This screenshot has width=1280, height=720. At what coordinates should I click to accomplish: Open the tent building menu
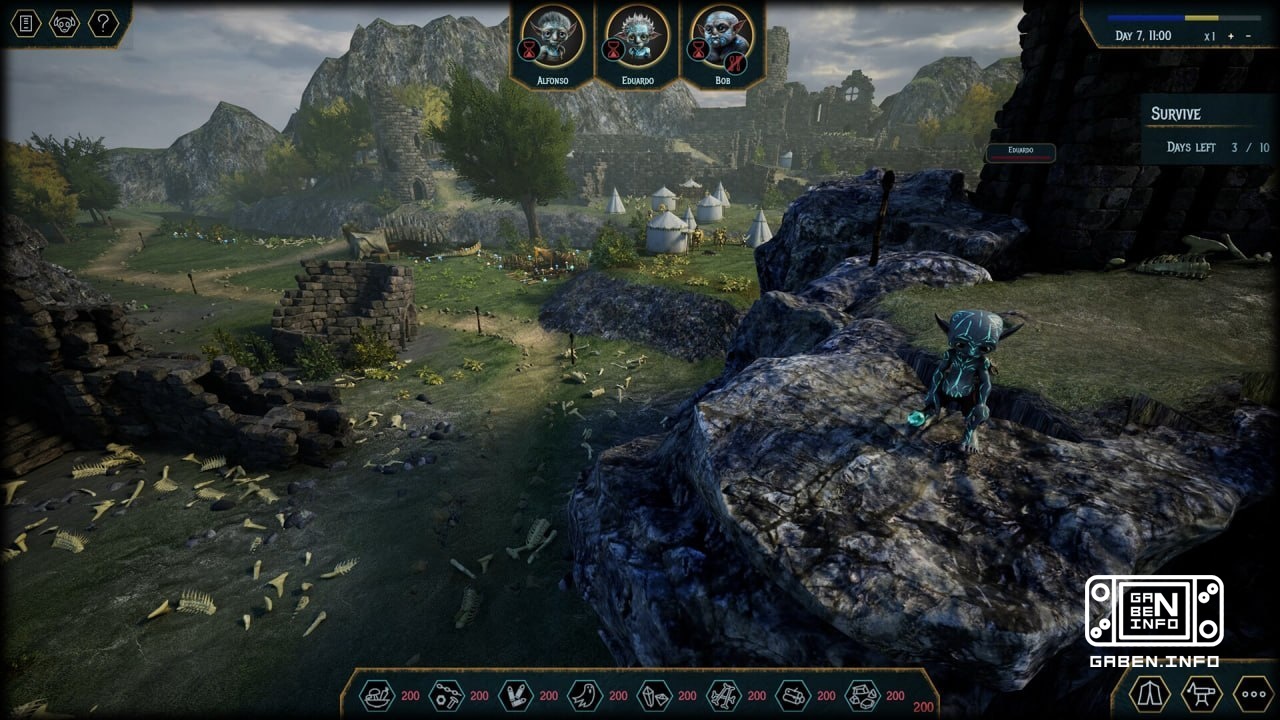(1149, 693)
